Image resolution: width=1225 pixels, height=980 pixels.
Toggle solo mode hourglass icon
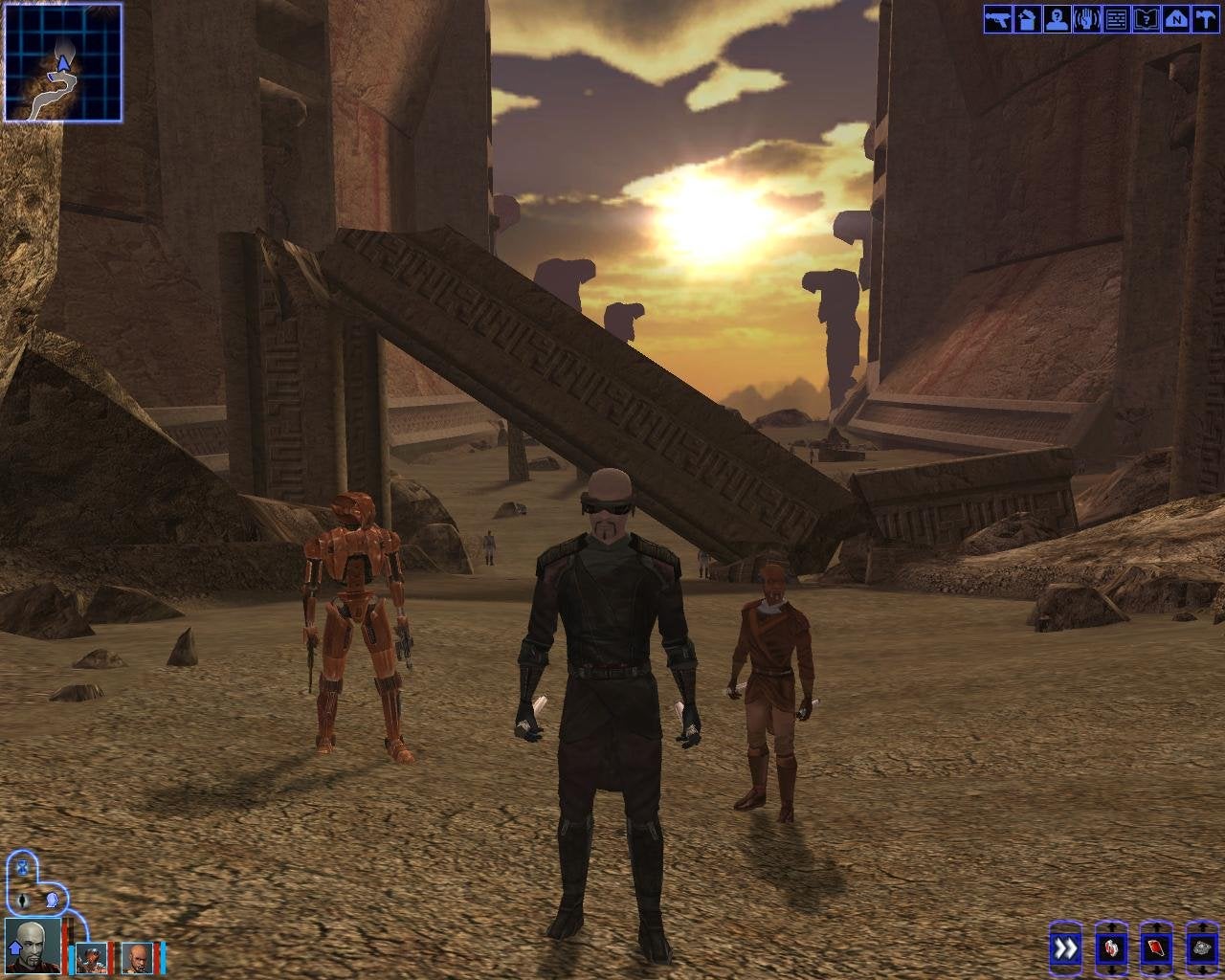21,869
